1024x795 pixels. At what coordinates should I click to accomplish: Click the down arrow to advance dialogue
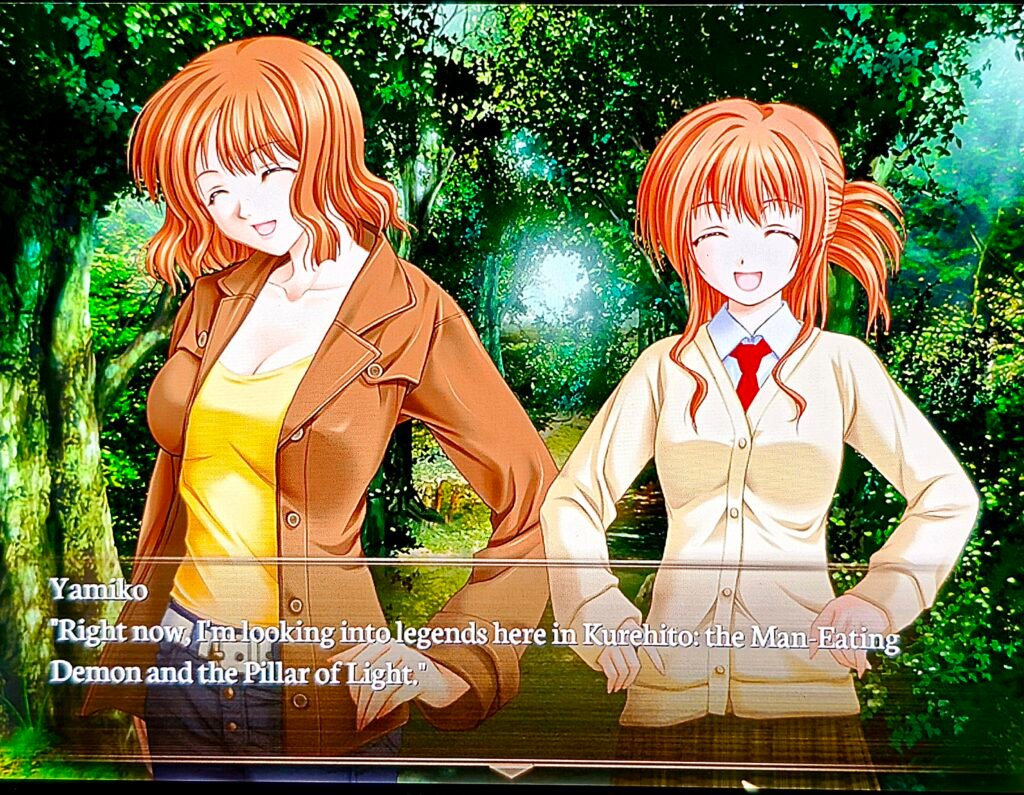[511, 771]
